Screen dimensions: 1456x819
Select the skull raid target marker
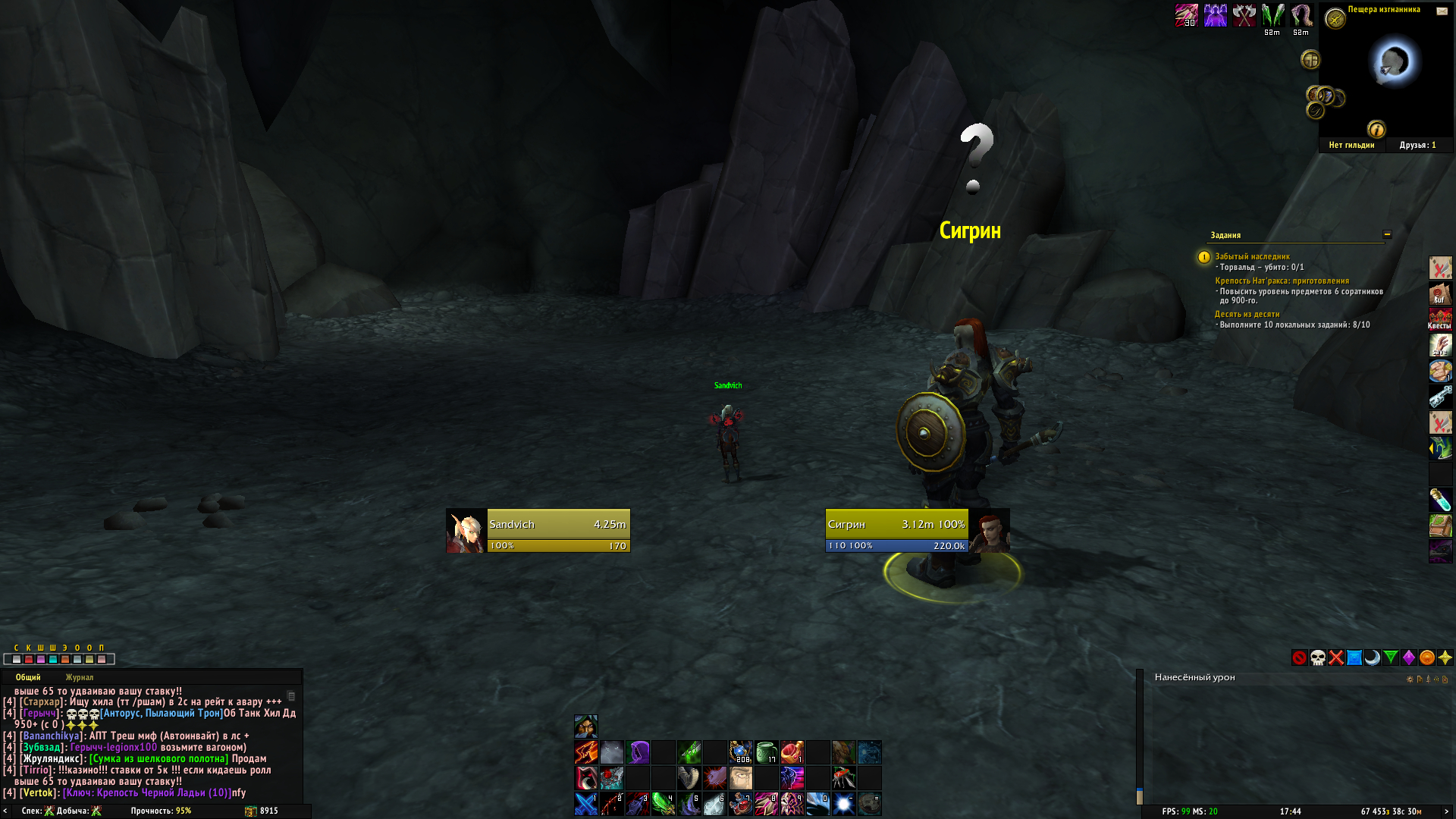tap(1318, 657)
